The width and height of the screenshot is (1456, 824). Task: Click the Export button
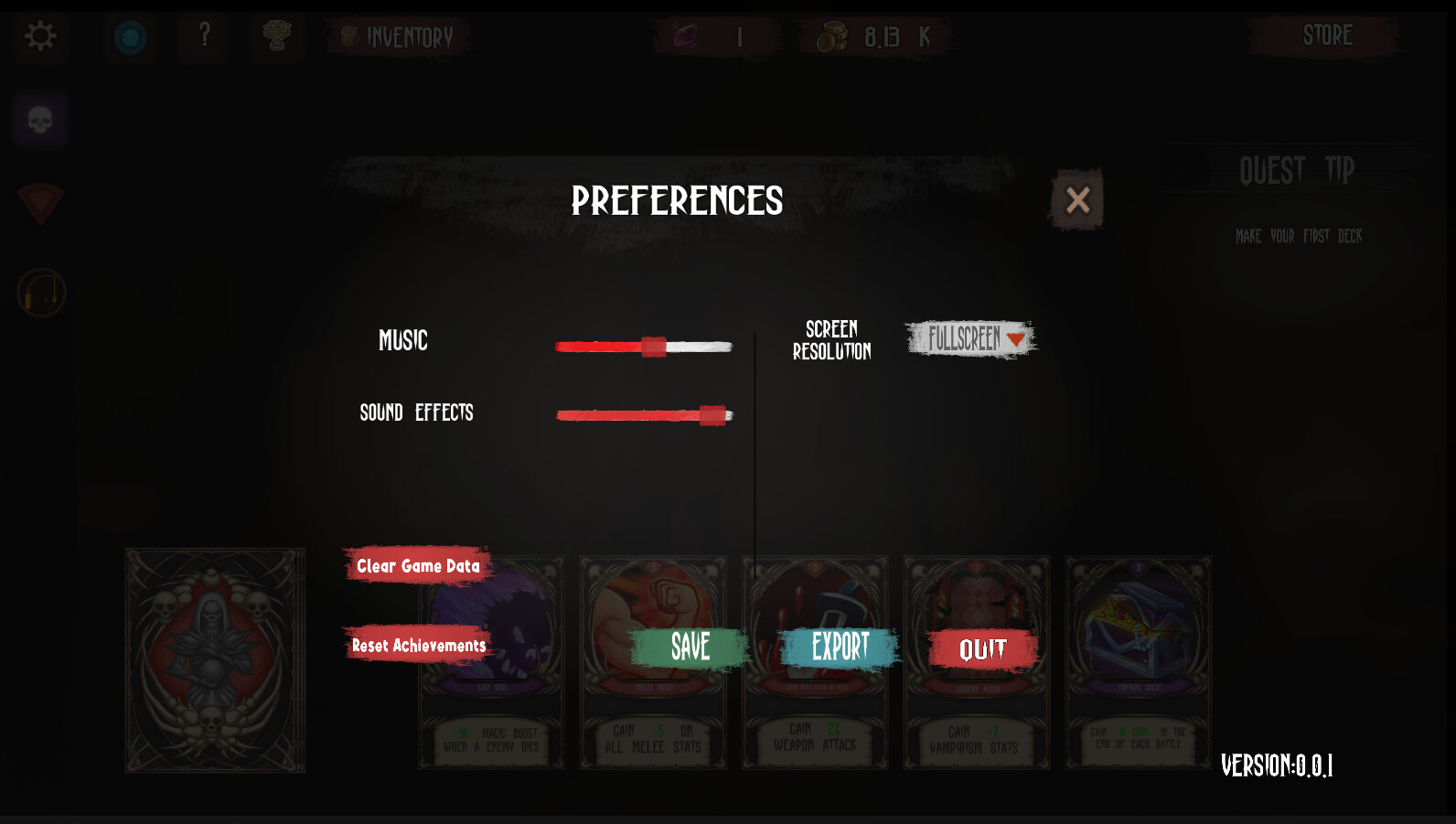click(x=837, y=647)
